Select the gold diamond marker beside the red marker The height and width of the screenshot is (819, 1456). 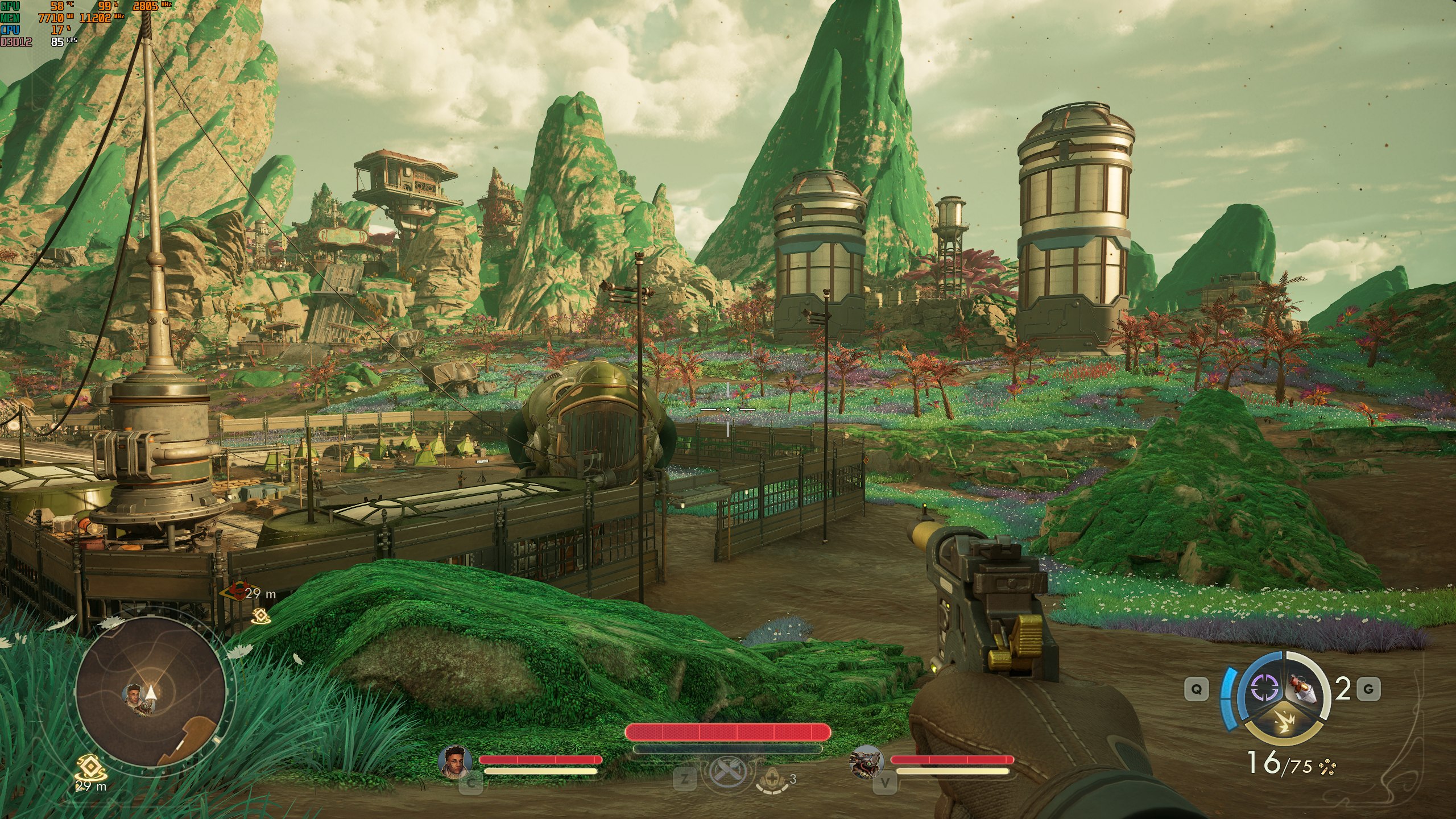260,615
